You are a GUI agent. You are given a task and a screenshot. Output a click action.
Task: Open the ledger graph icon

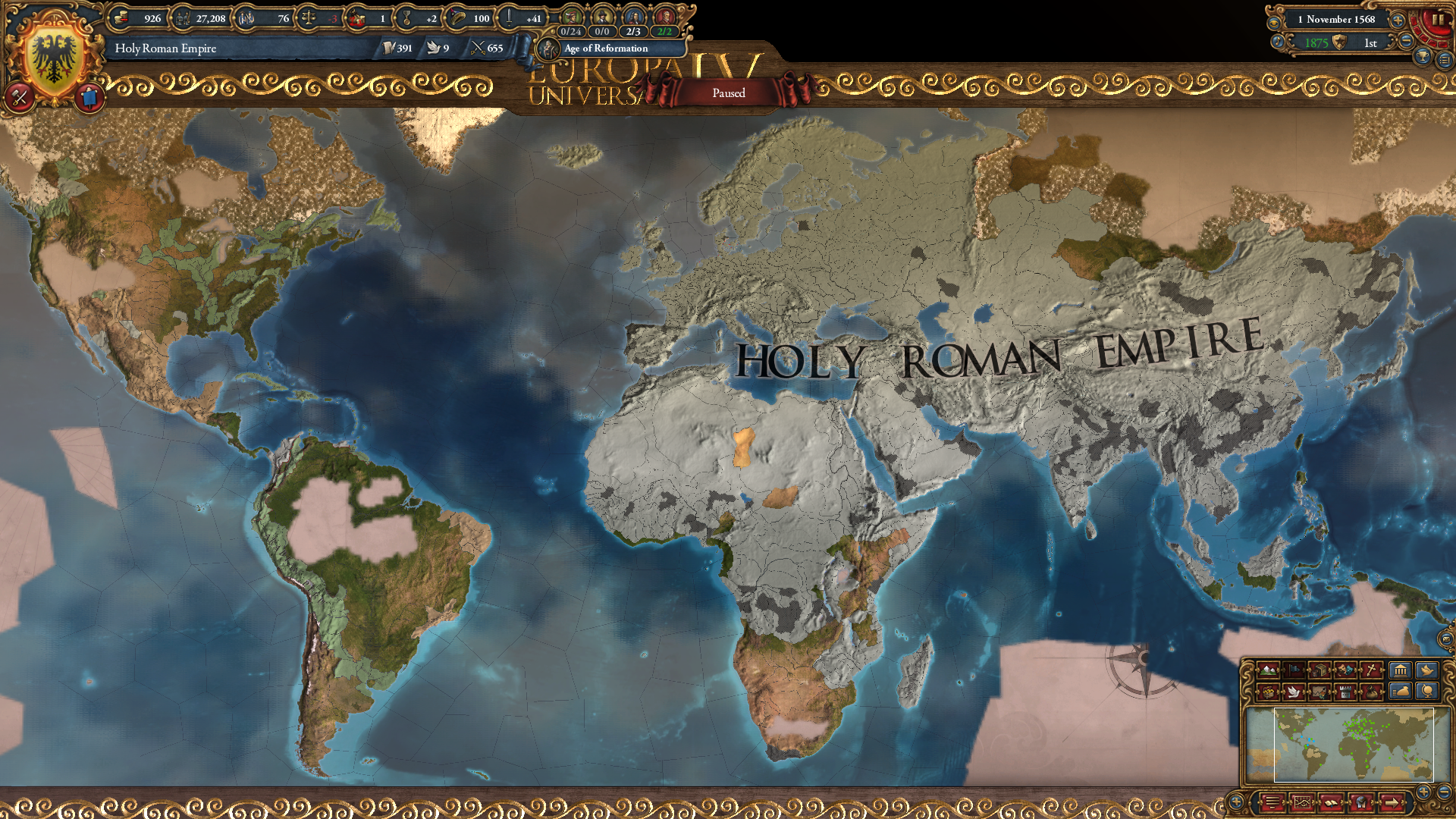(1302, 802)
